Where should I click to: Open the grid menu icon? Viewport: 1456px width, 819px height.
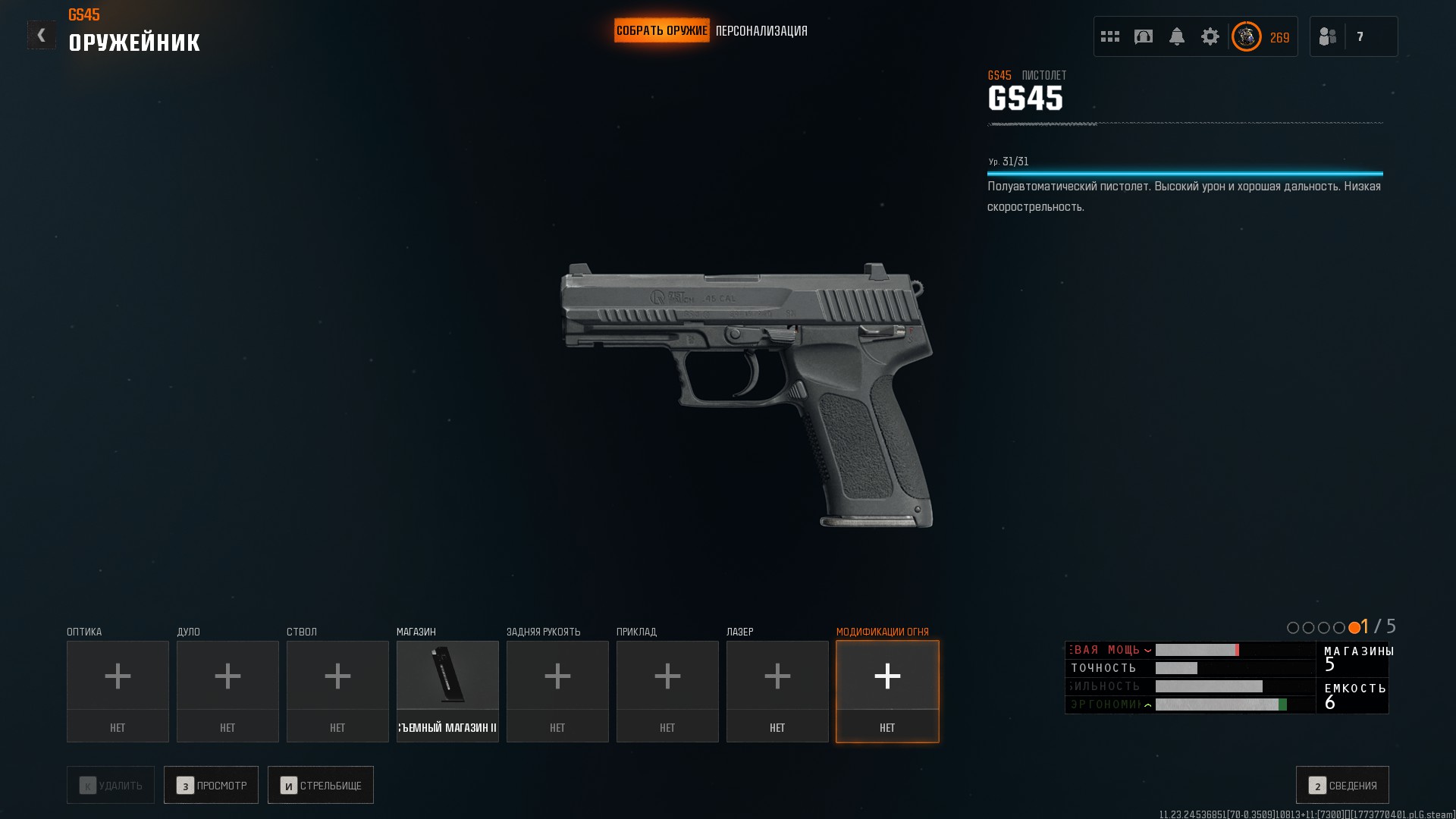1110,36
